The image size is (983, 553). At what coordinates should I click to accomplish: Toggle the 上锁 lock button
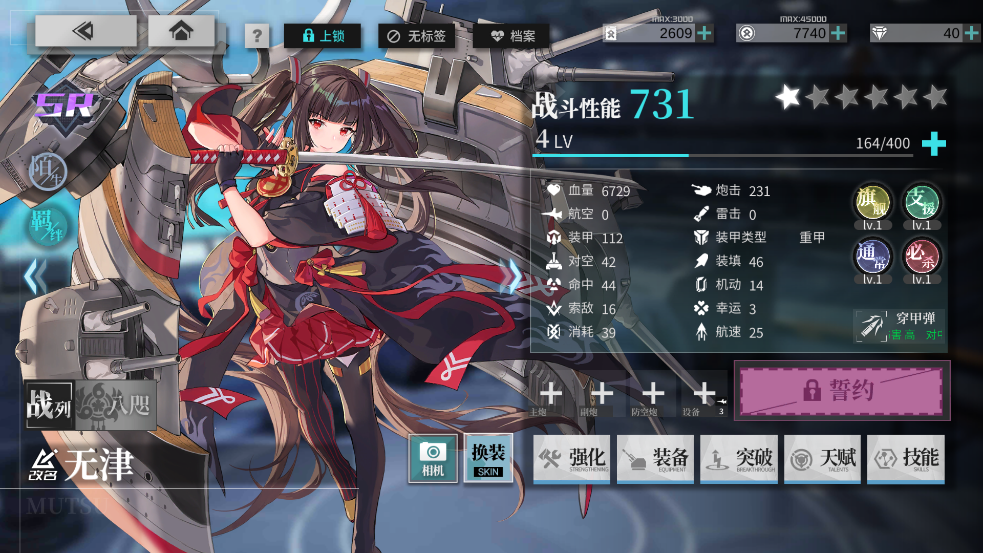click(x=322, y=36)
